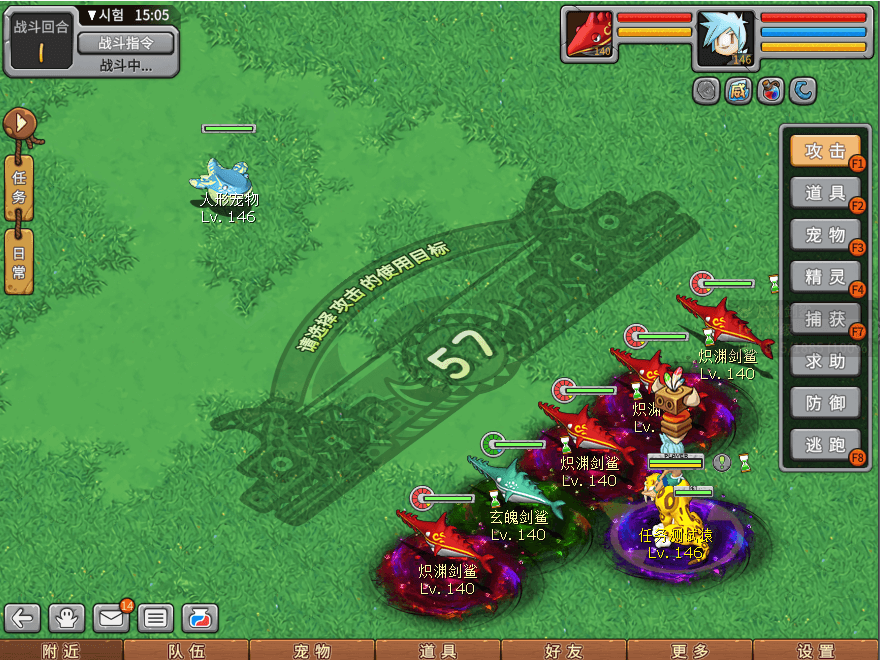The image size is (880, 660).
Task: Open the chat list lines icon
Action: (155, 618)
